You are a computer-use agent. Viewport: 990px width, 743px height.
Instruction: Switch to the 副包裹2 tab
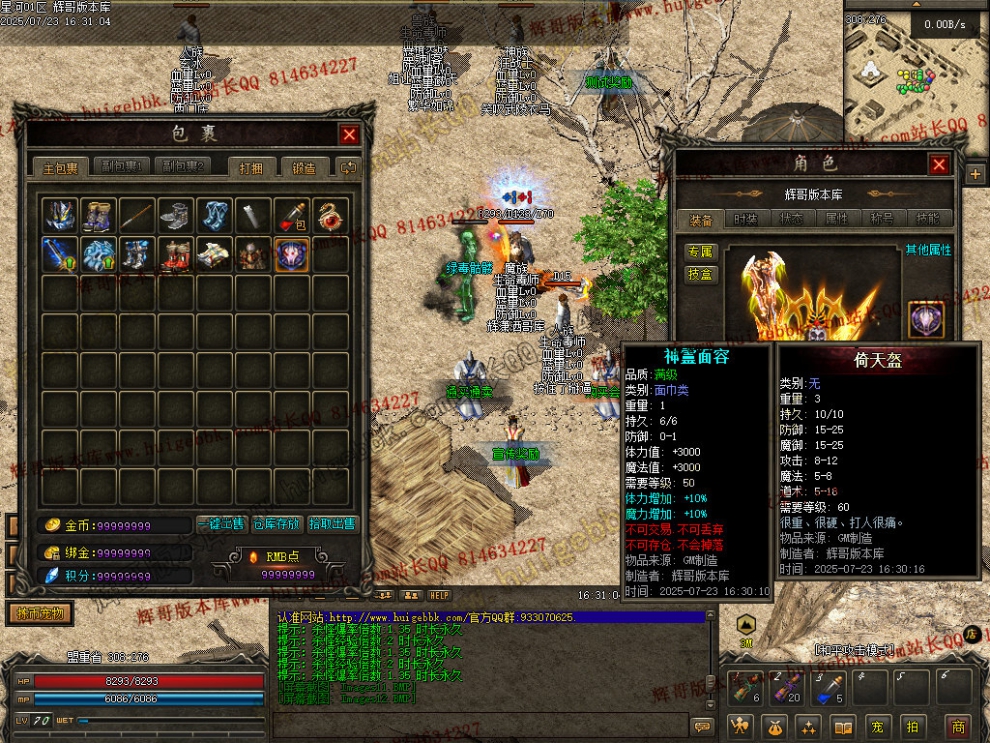click(185, 167)
